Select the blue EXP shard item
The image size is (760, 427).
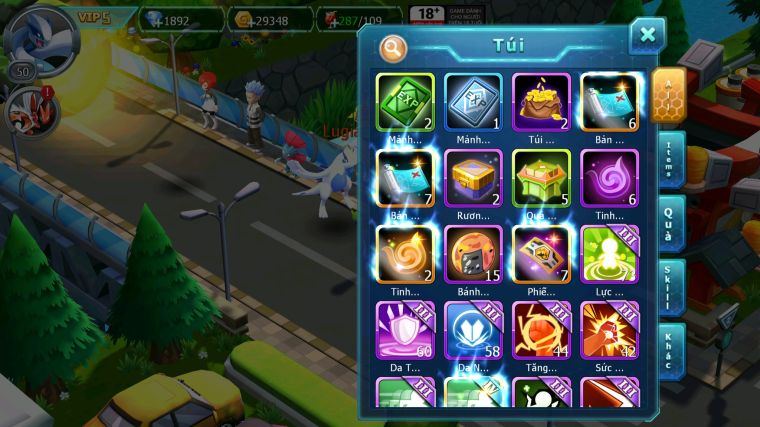pos(473,103)
